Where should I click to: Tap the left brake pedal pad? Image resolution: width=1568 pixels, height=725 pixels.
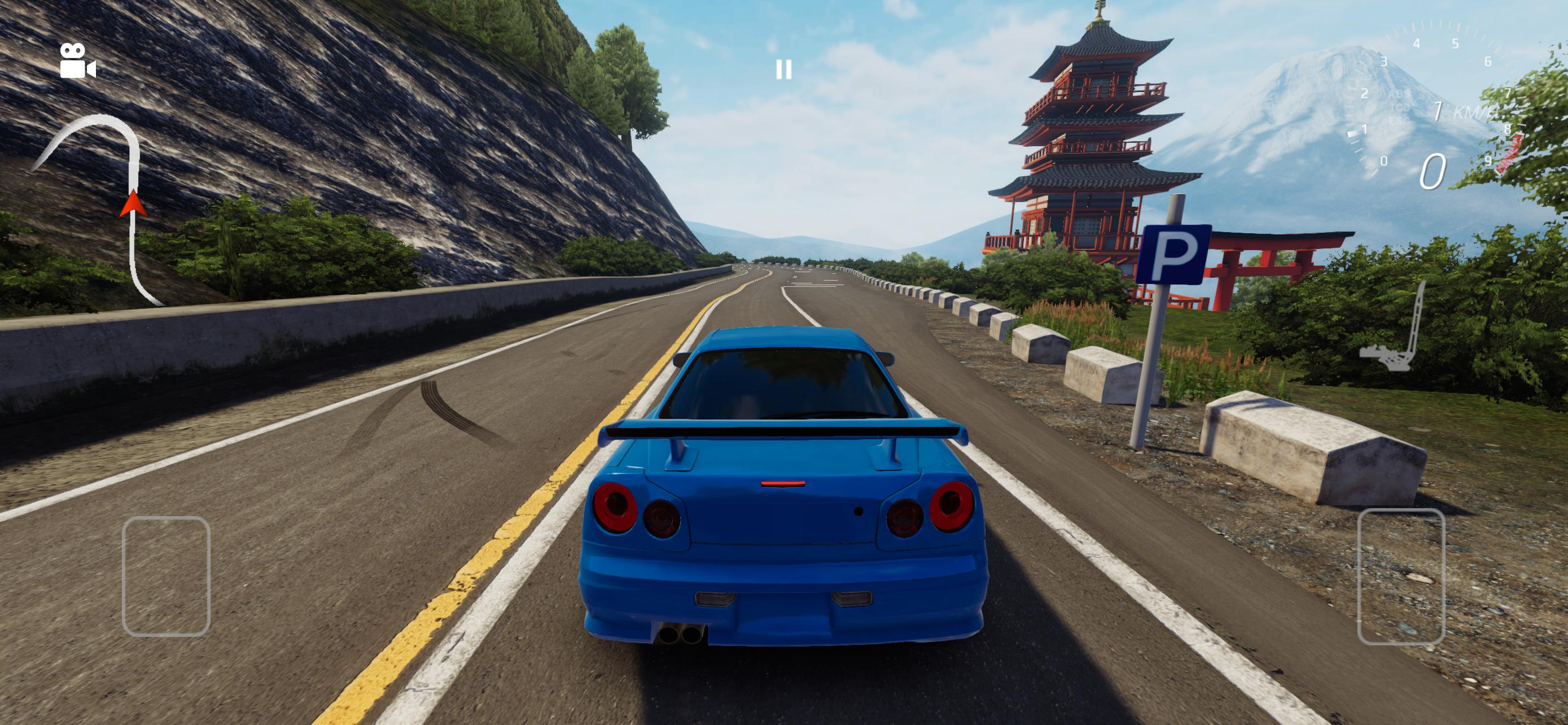[166, 575]
